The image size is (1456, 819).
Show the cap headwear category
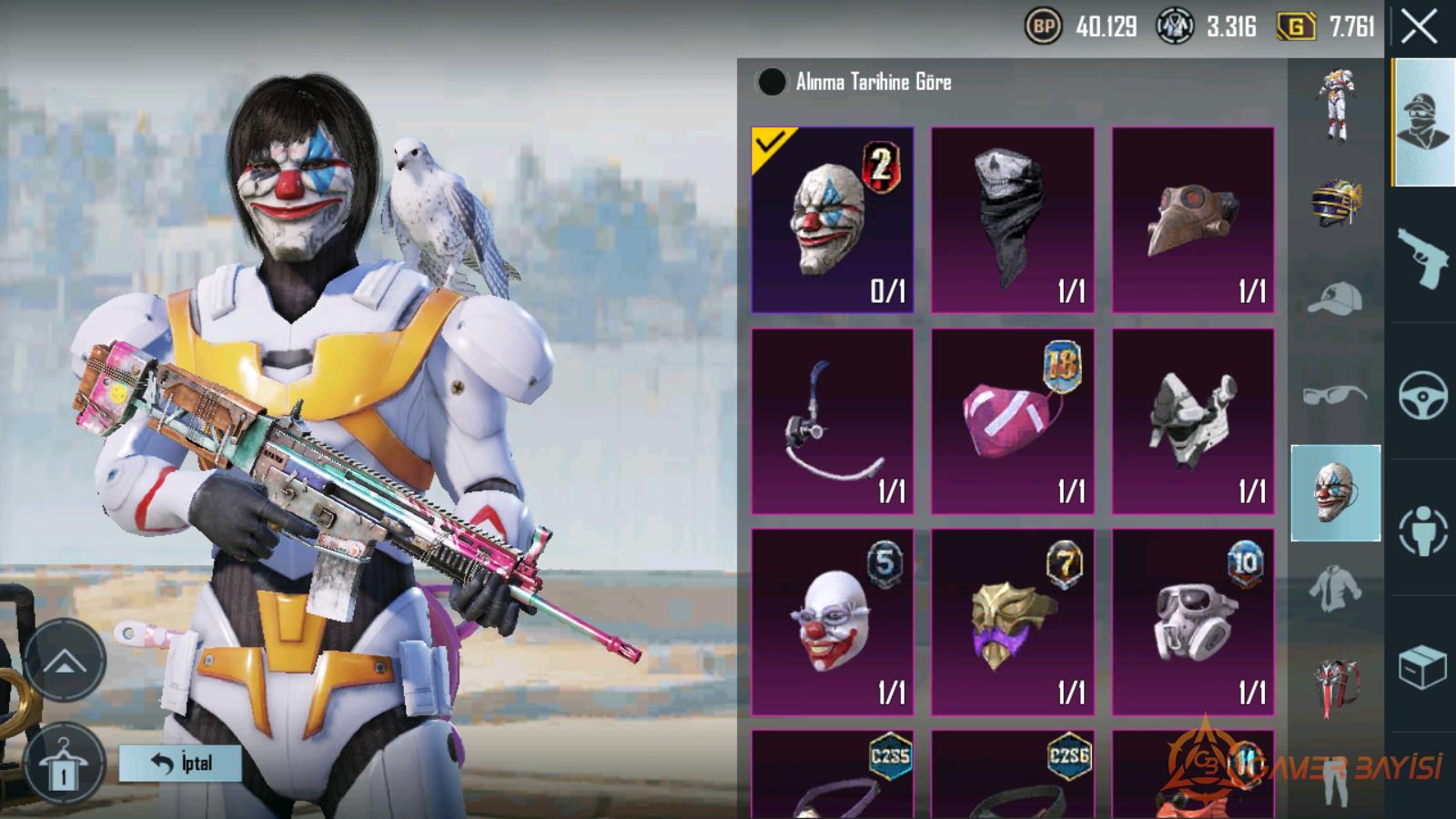point(1335,298)
